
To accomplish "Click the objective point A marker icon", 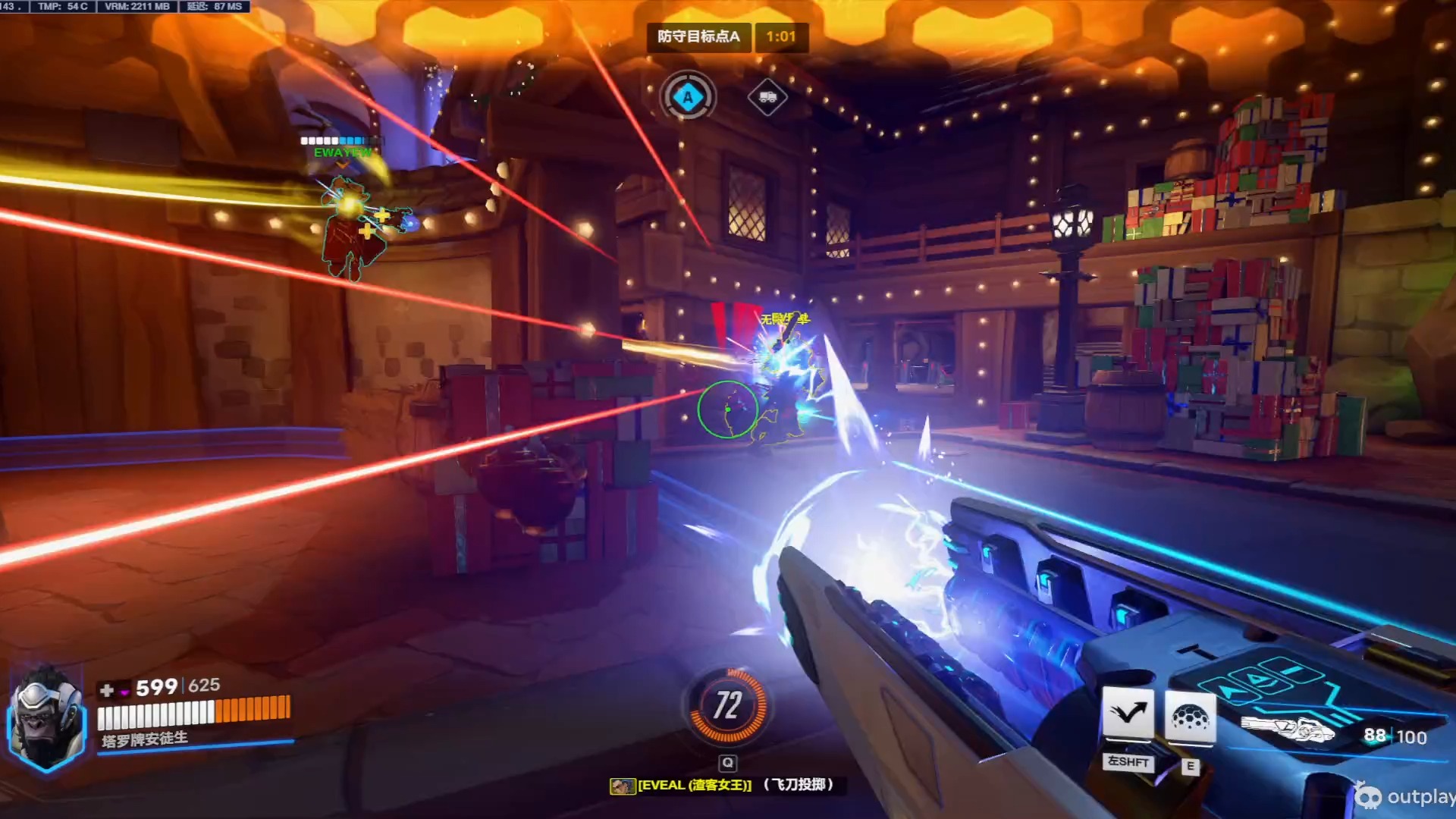I will coord(687,96).
